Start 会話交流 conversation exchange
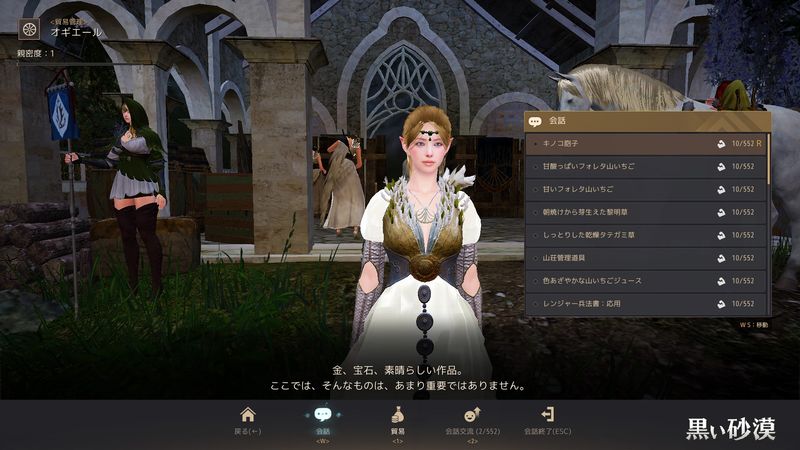Viewport: 800px width, 450px height. tap(471, 418)
